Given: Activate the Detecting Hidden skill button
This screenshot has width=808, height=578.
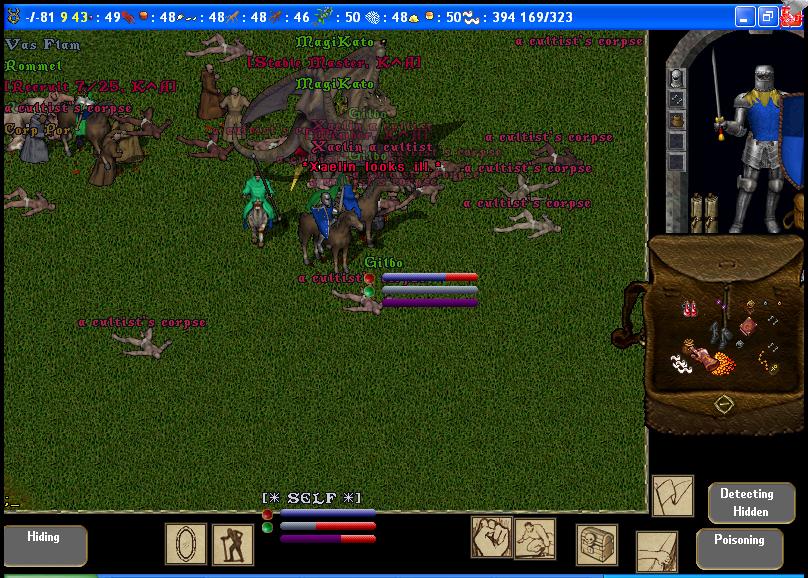Looking at the screenshot, I should click(x=746, y=502).
